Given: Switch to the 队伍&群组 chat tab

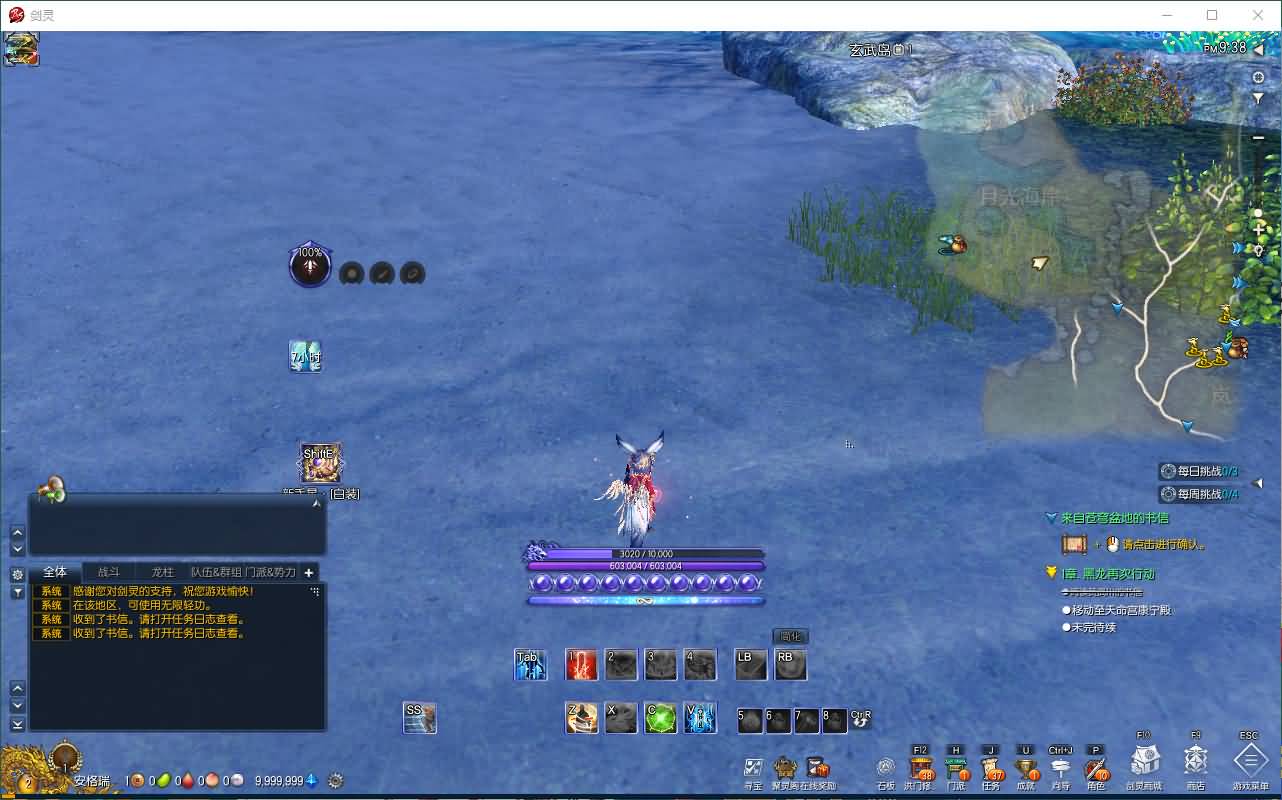Looking at the screenshot, I should point(216,572).
